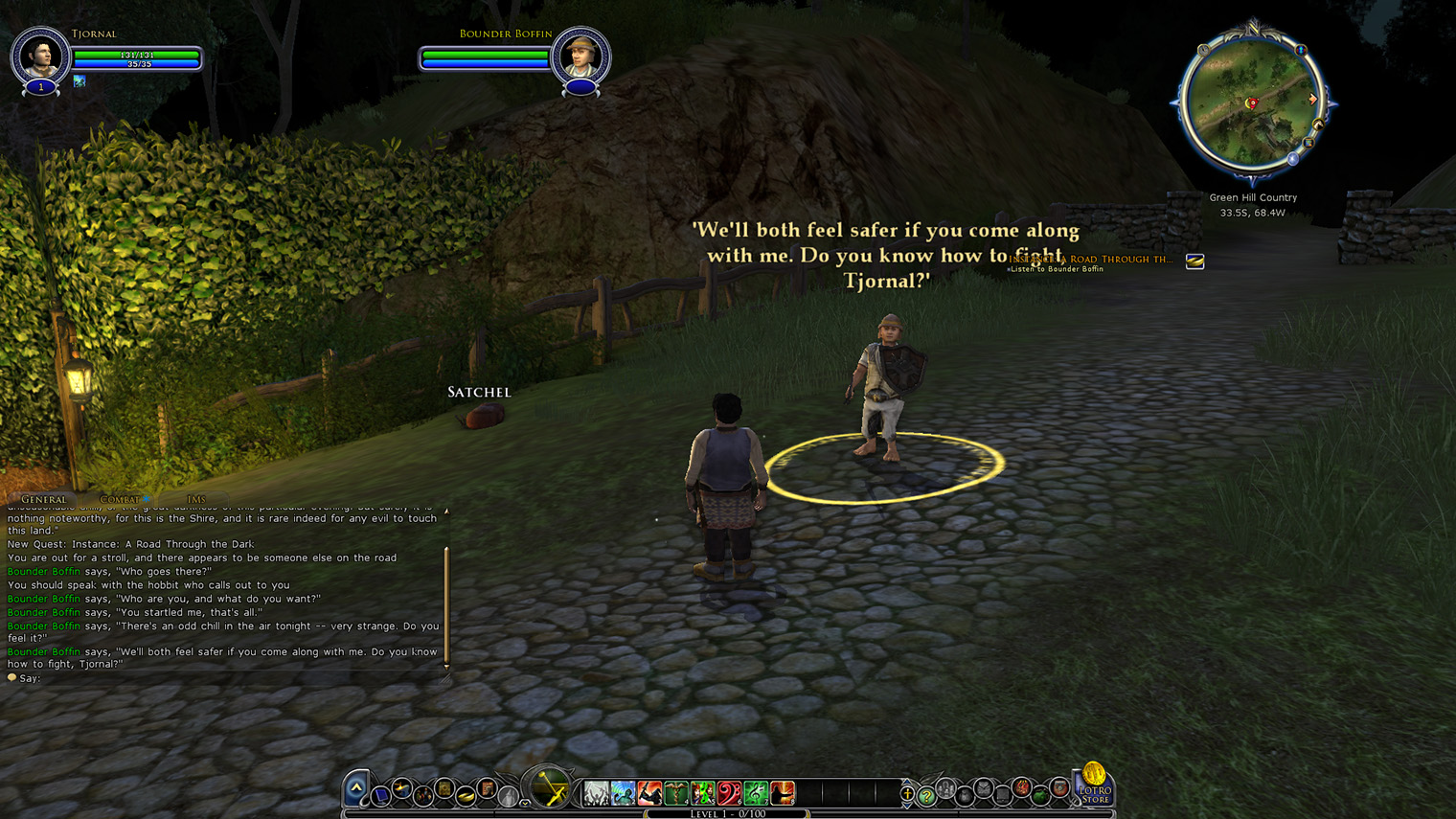Open the help question mark button
The width and height of the screenshot is (1456, 819).
pos(926,796)
